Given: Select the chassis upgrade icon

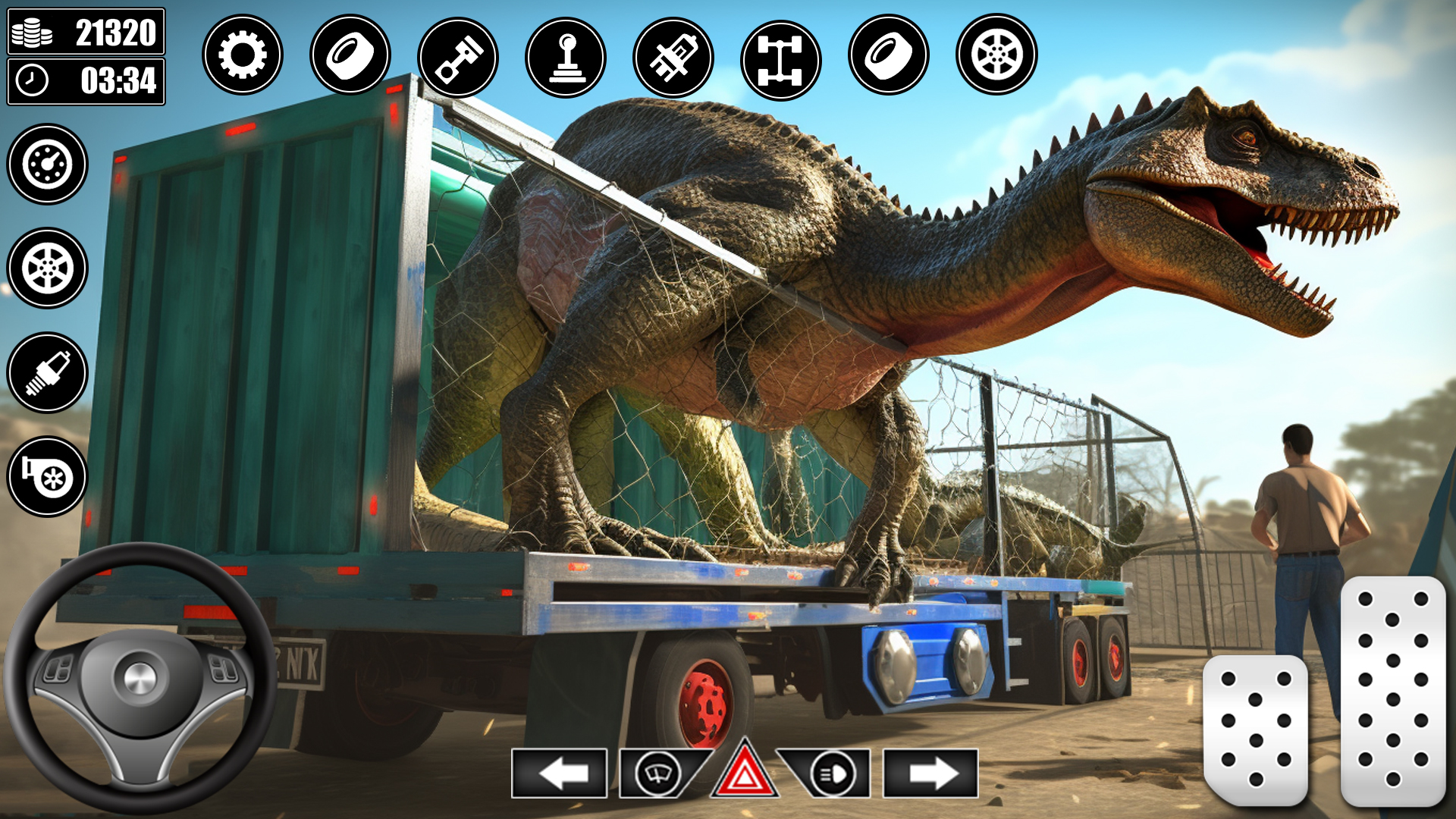Looking at the screenshot, I should click(x=778, y=55).
